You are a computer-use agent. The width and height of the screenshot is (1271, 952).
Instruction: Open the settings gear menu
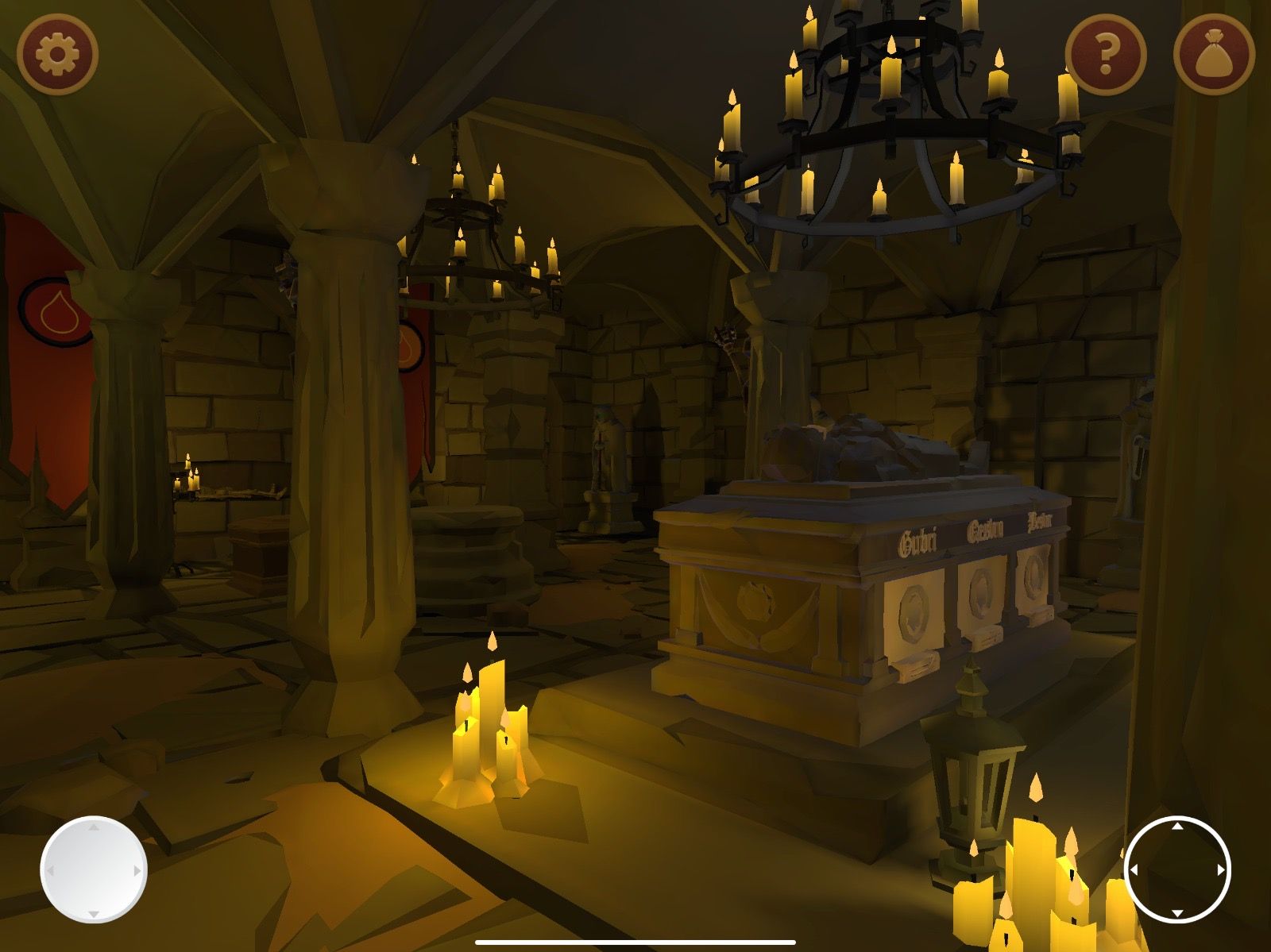(57, 55)
